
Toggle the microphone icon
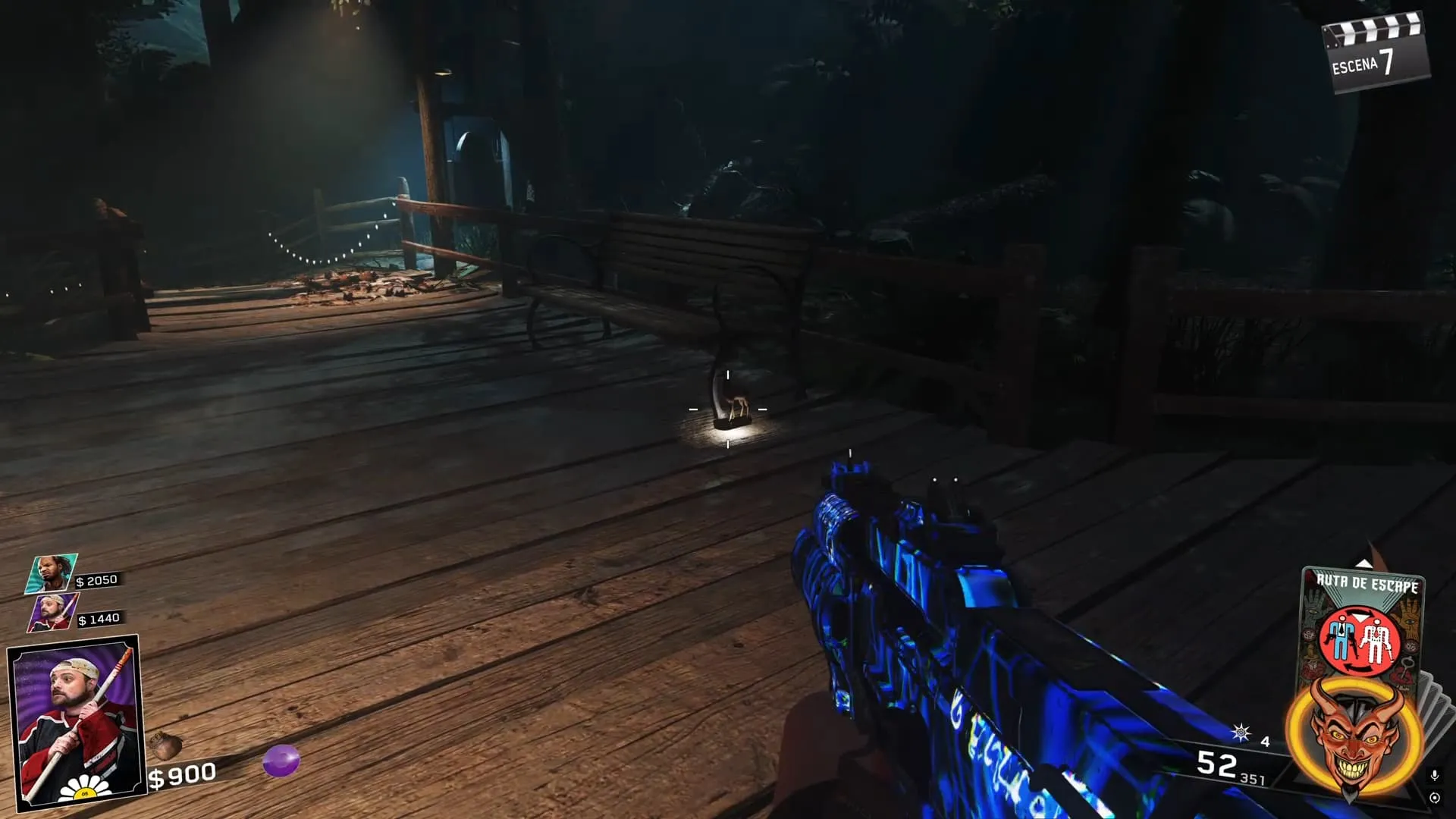pos(1434,775)
